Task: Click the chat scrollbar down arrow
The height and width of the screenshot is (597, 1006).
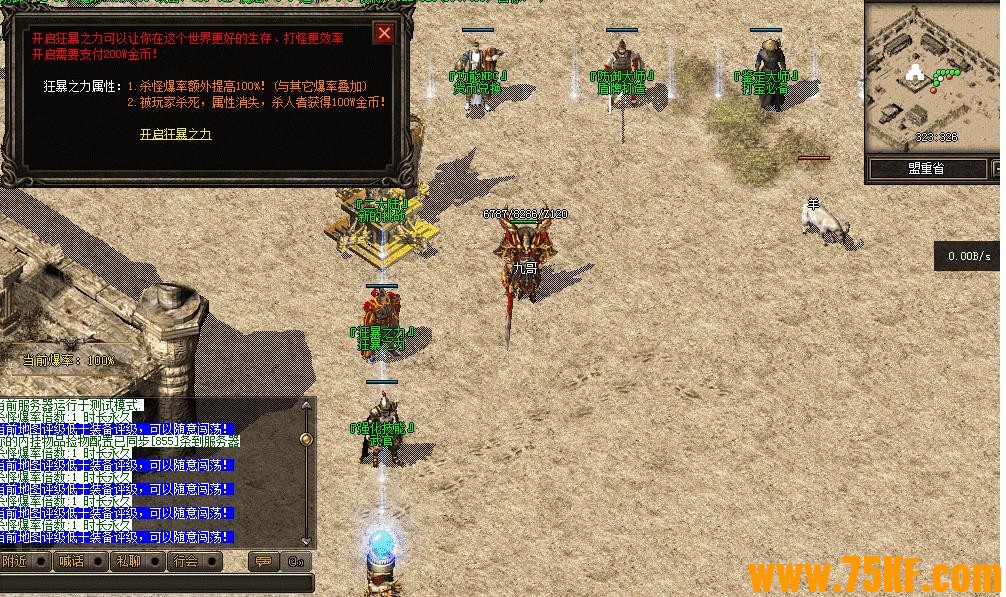Action: tap(306, 540)
